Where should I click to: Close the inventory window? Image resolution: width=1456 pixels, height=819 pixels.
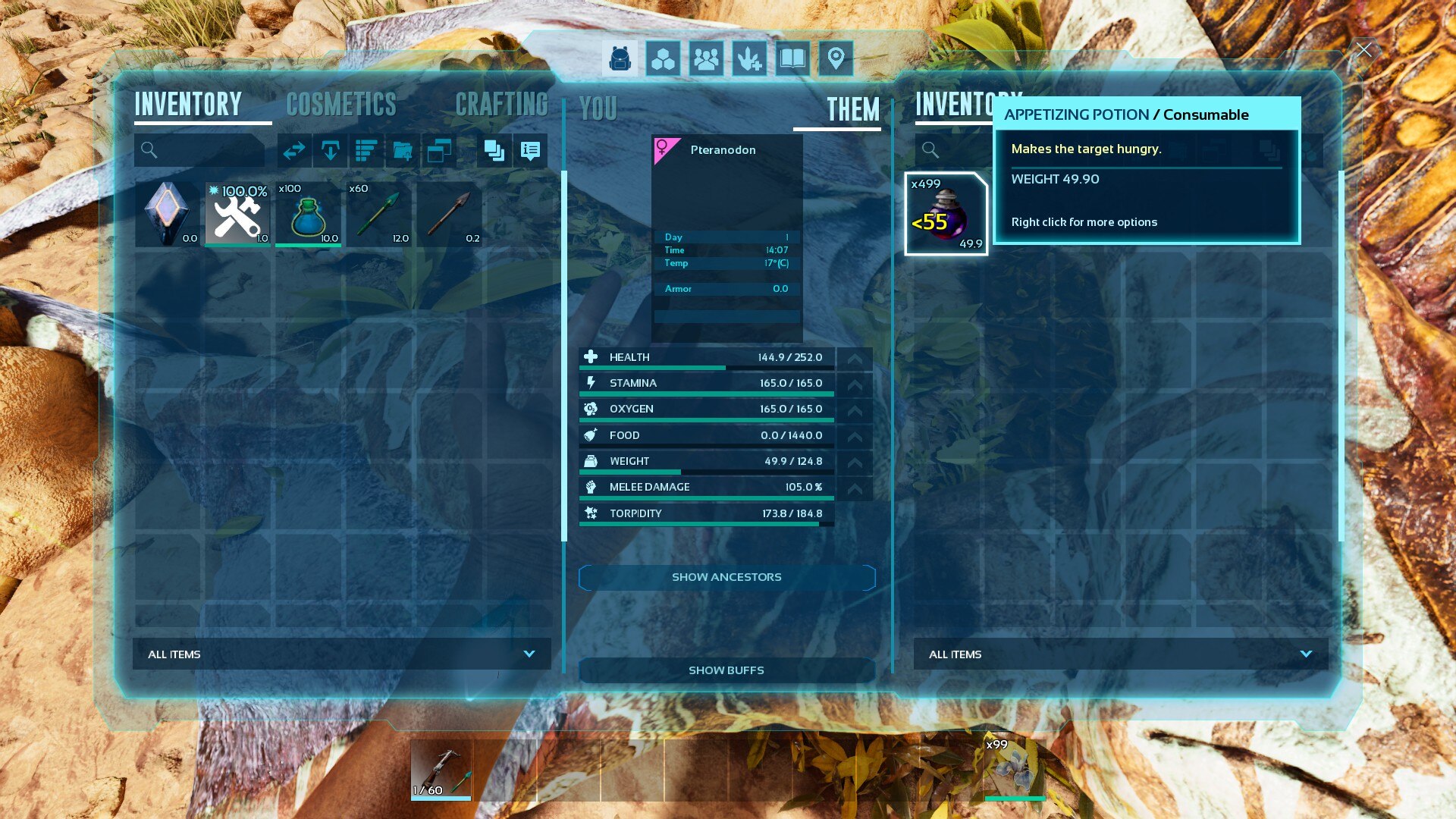coord(1363,50)
